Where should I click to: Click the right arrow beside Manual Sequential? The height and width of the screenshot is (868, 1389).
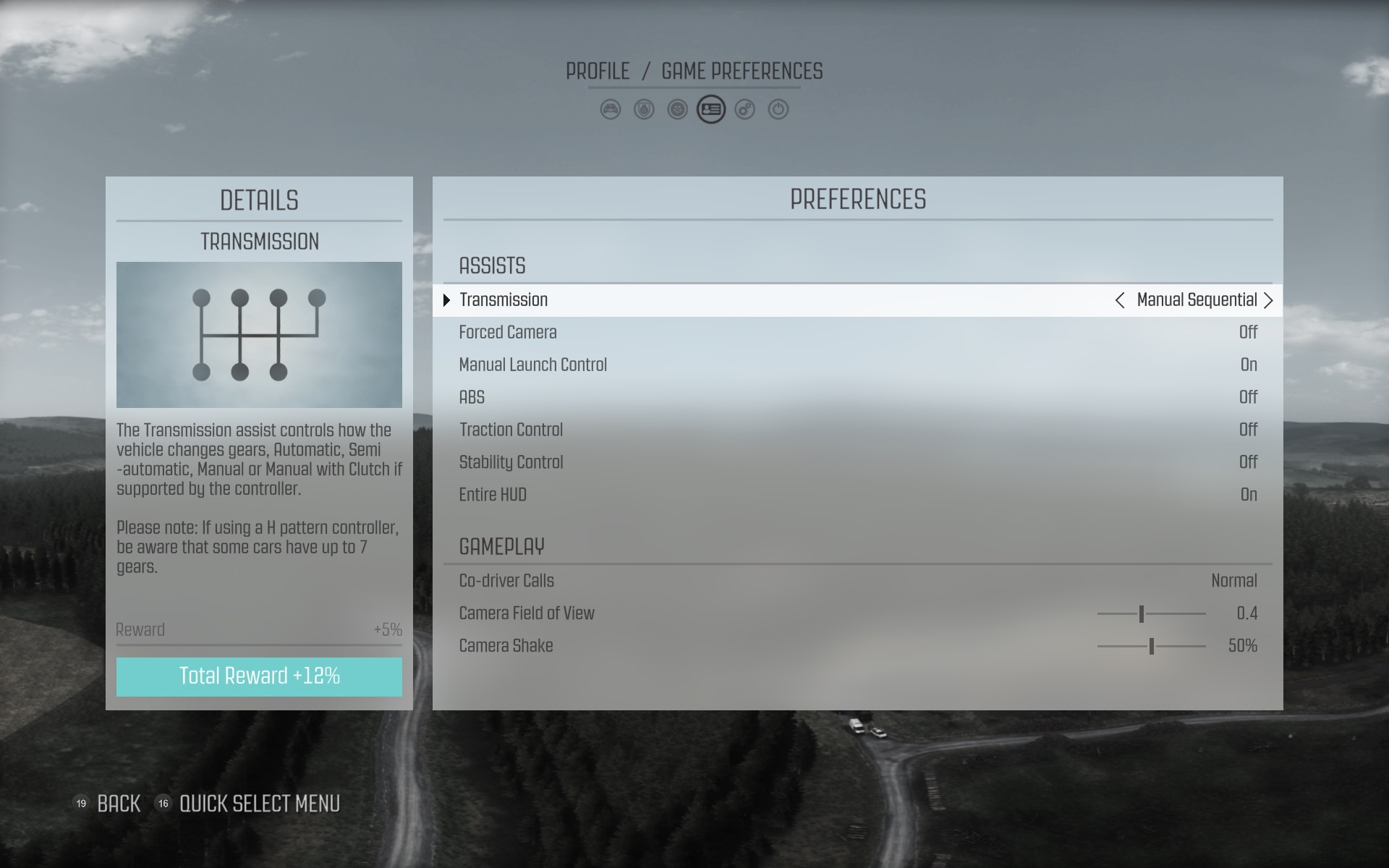pos(1268,301)
